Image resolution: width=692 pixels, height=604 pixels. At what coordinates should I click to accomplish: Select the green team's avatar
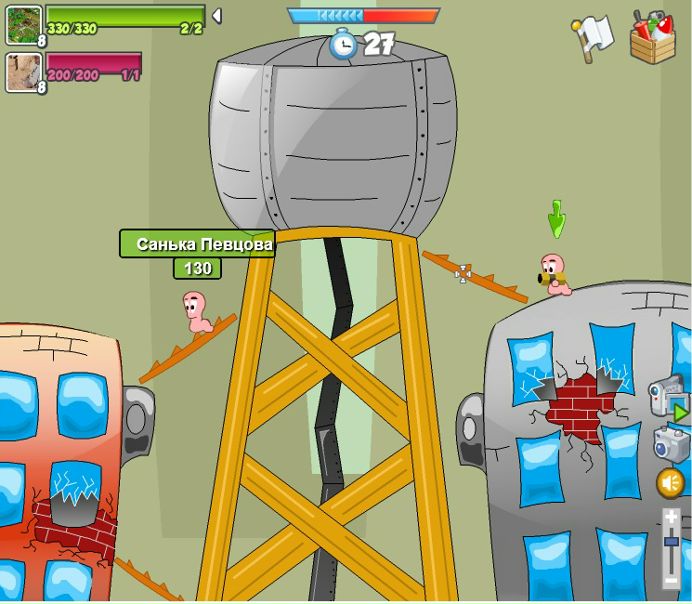(24, 25)
